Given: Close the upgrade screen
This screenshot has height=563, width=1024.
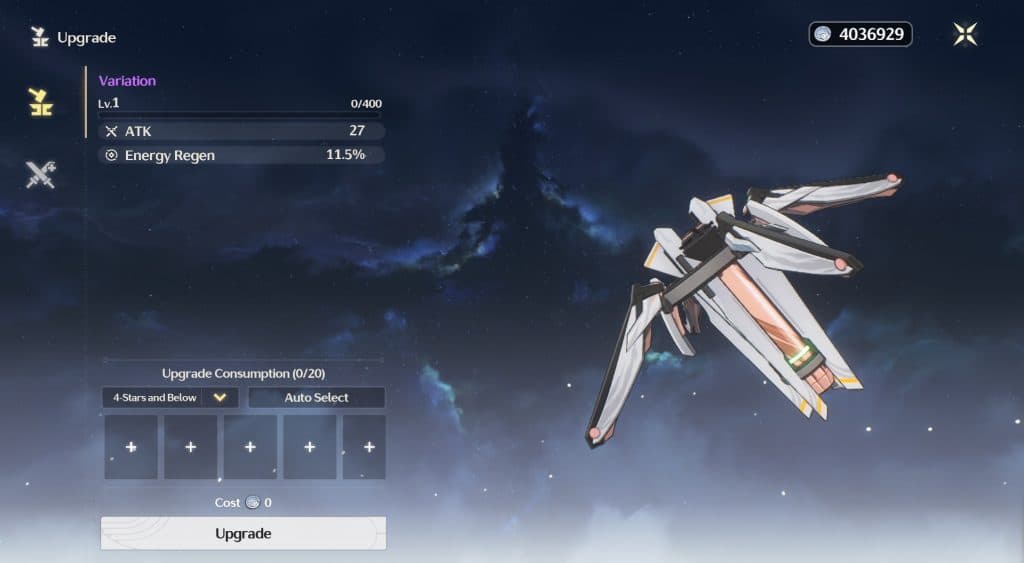Looking at the screenshot, I should pos(965,34).
